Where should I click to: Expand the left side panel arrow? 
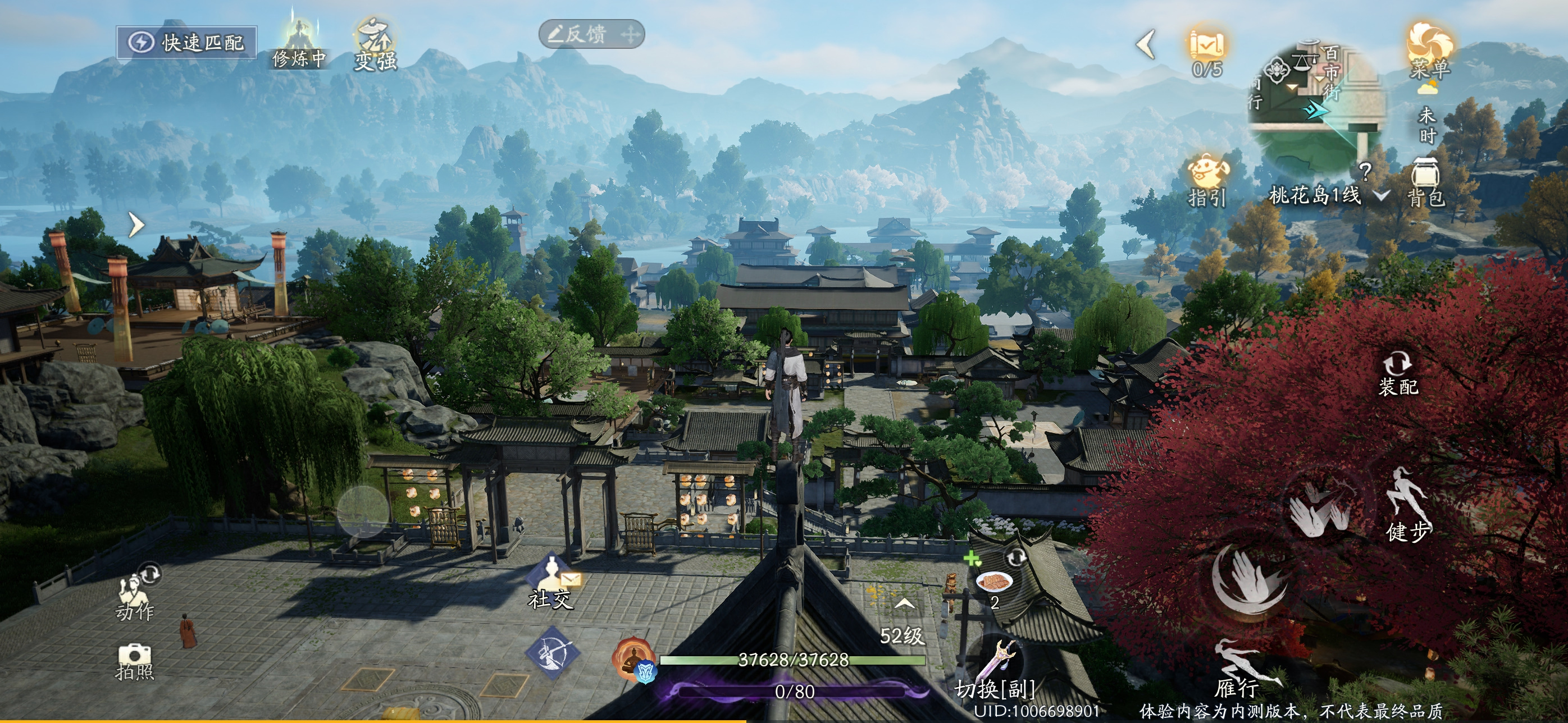pos(136,225)
